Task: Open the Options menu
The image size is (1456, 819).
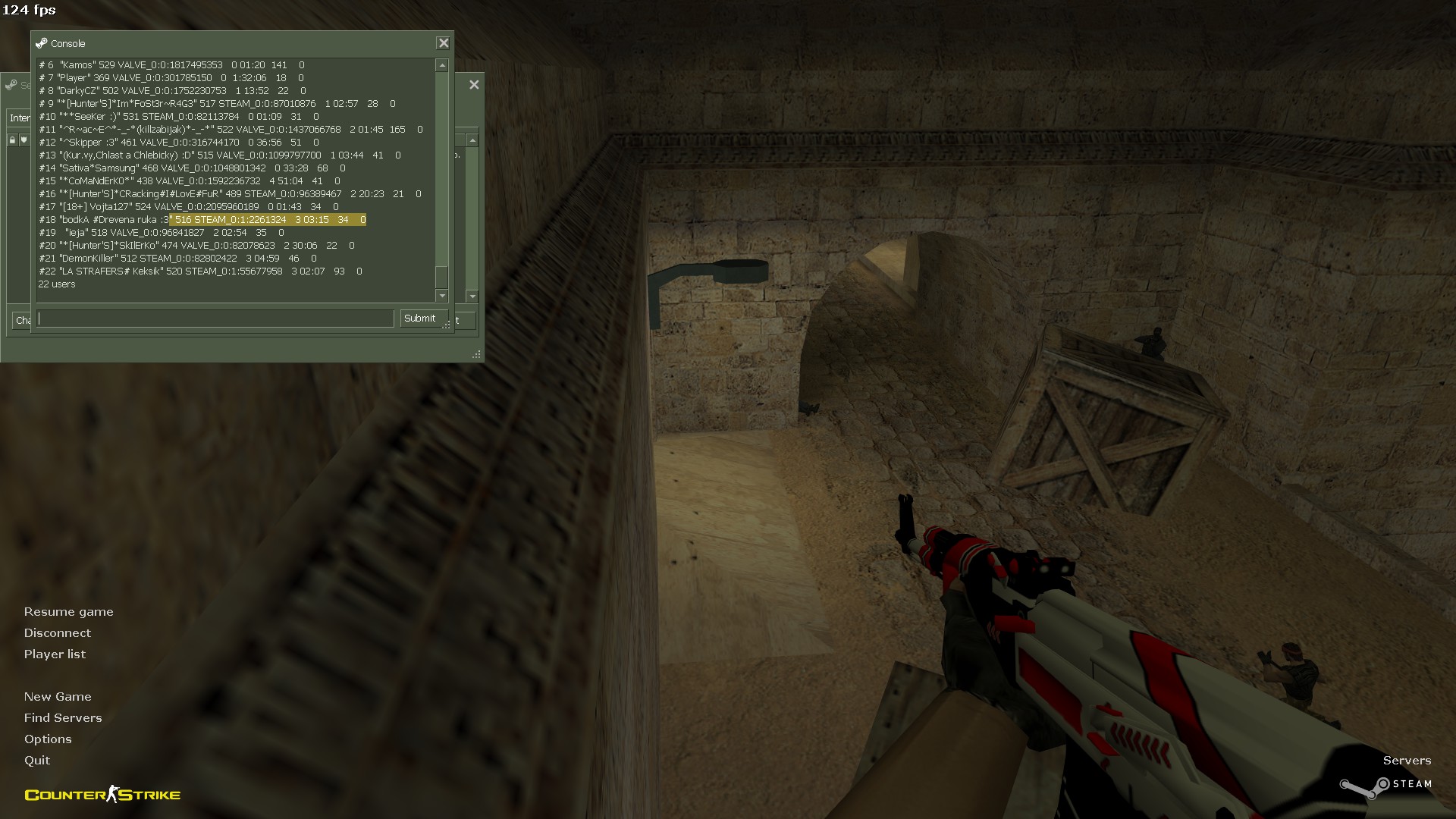Action: [48, 739]
